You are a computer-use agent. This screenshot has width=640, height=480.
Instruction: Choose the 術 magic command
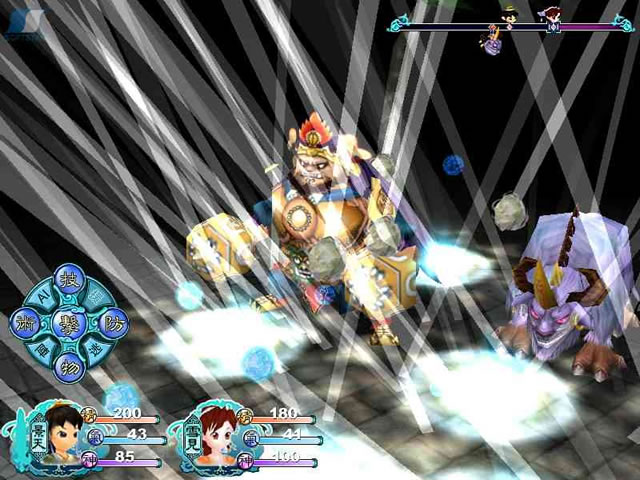(x=27, y=323)
